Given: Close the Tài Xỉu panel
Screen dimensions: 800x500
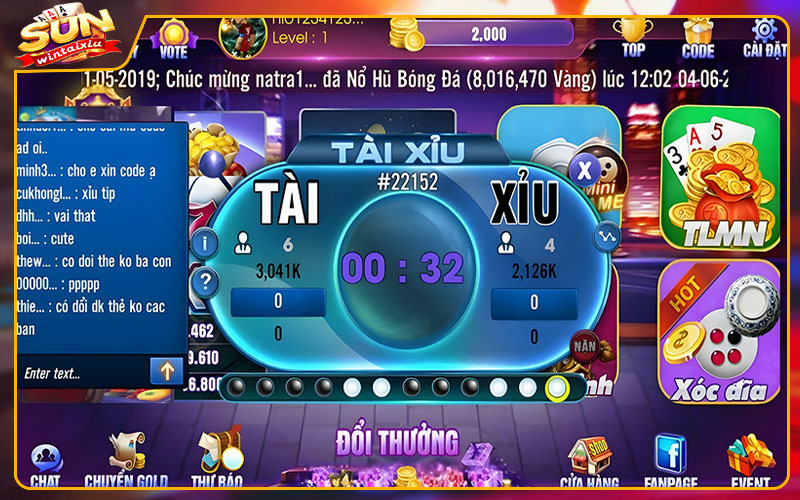Looking at the screenshot, I should 584,167.
